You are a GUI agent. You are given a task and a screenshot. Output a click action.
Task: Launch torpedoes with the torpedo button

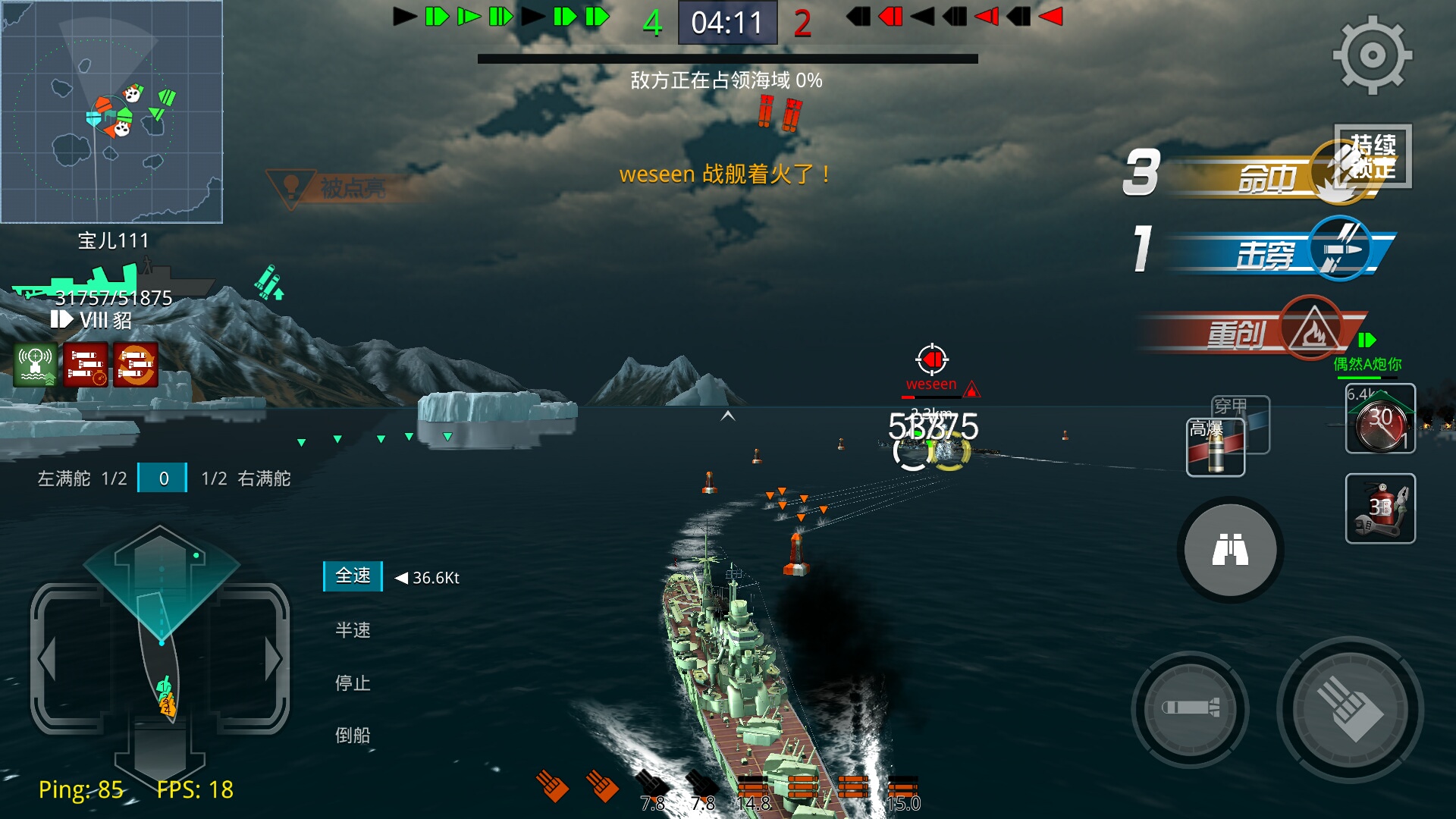point(1190,709)
